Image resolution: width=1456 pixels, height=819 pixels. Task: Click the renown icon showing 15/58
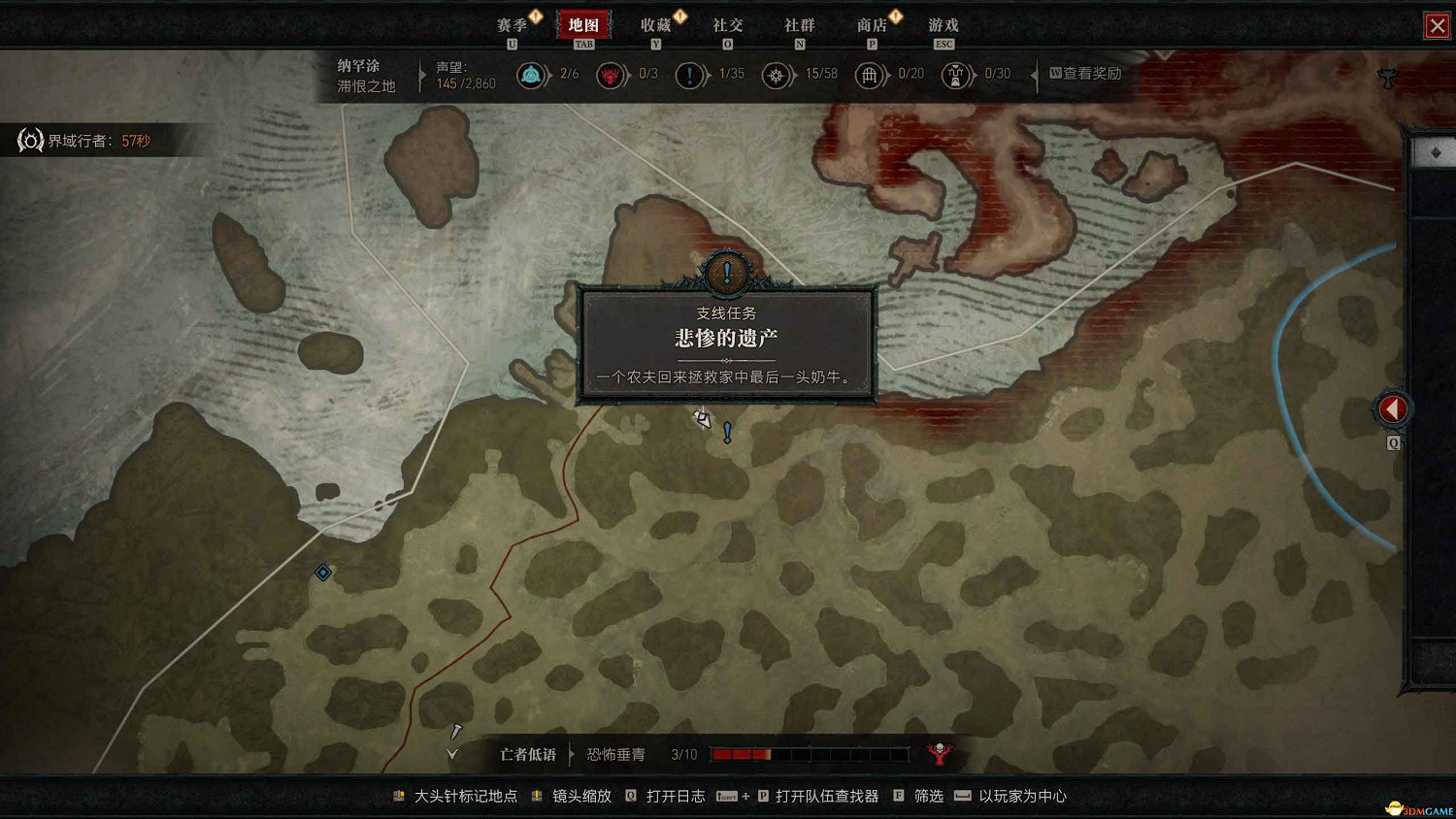click(x=777, y=75)
